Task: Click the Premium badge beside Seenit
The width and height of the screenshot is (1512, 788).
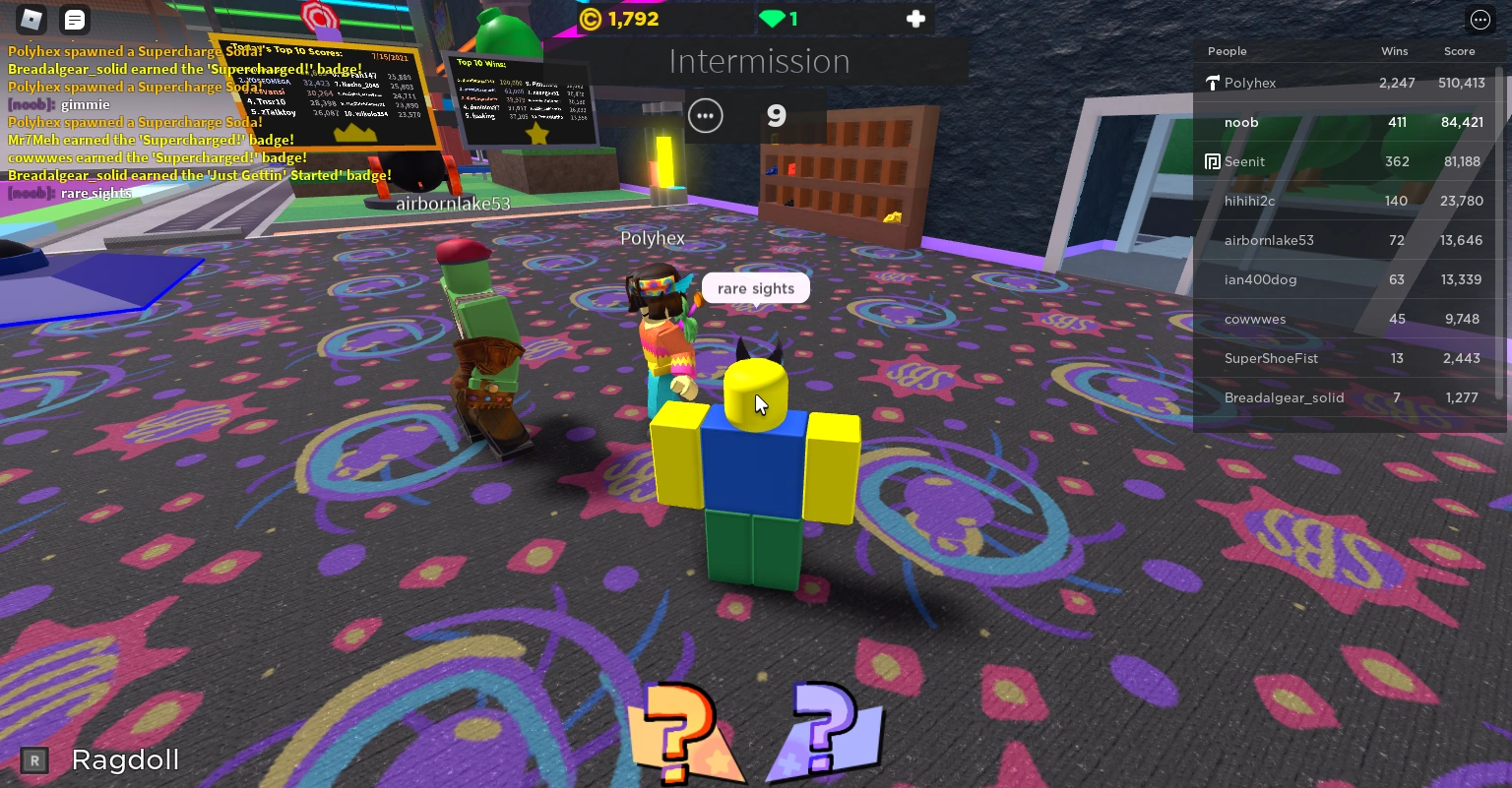Action: pyautogui.click(x=1212, y=160)
